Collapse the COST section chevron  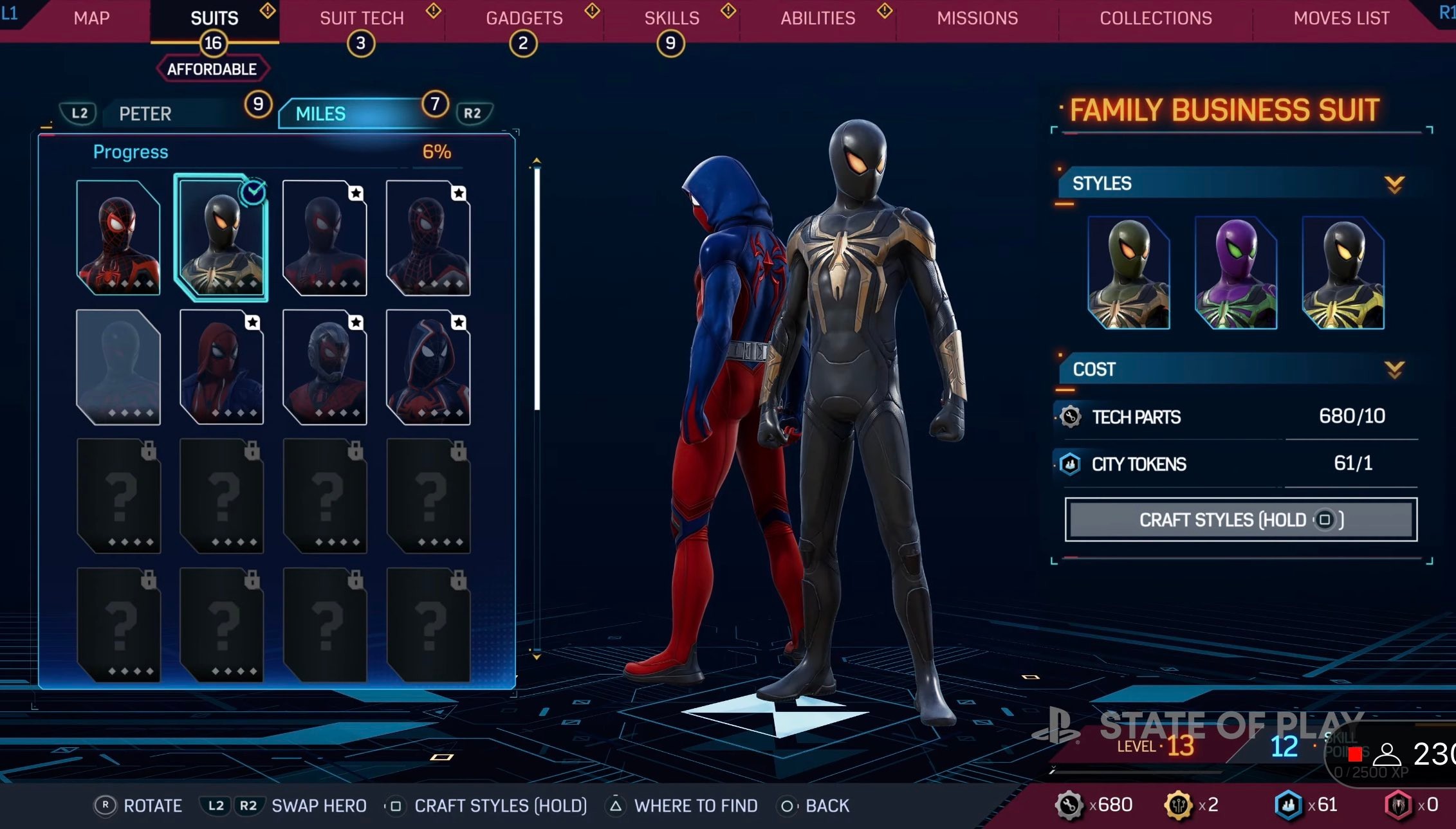(1392, 370)
